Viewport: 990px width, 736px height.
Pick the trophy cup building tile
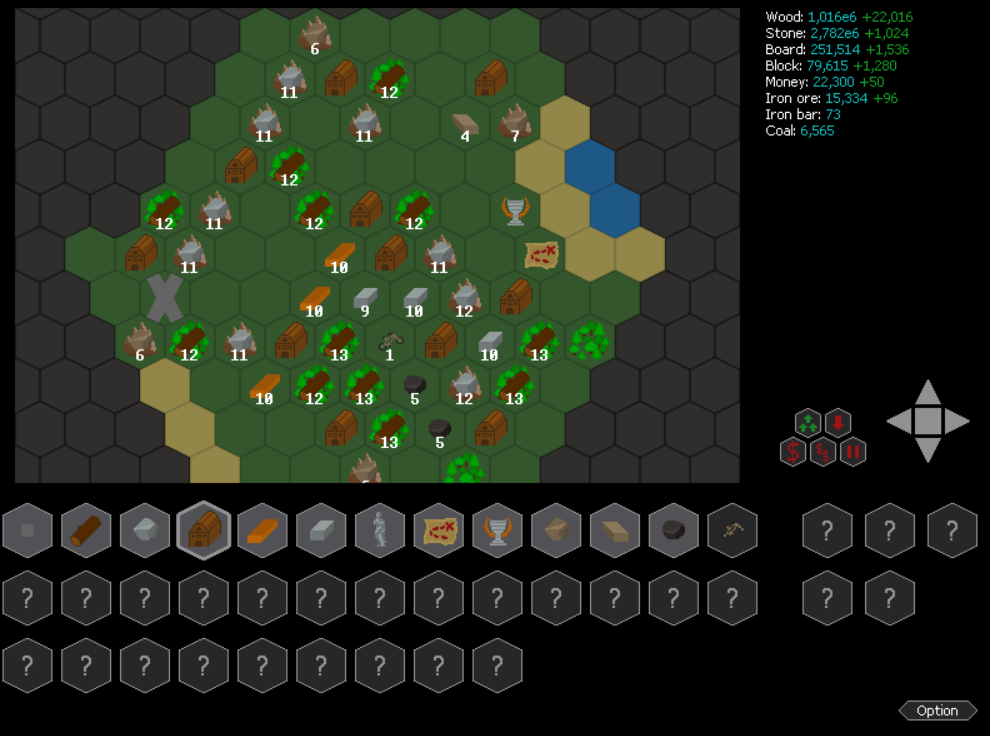click(497, 530)
